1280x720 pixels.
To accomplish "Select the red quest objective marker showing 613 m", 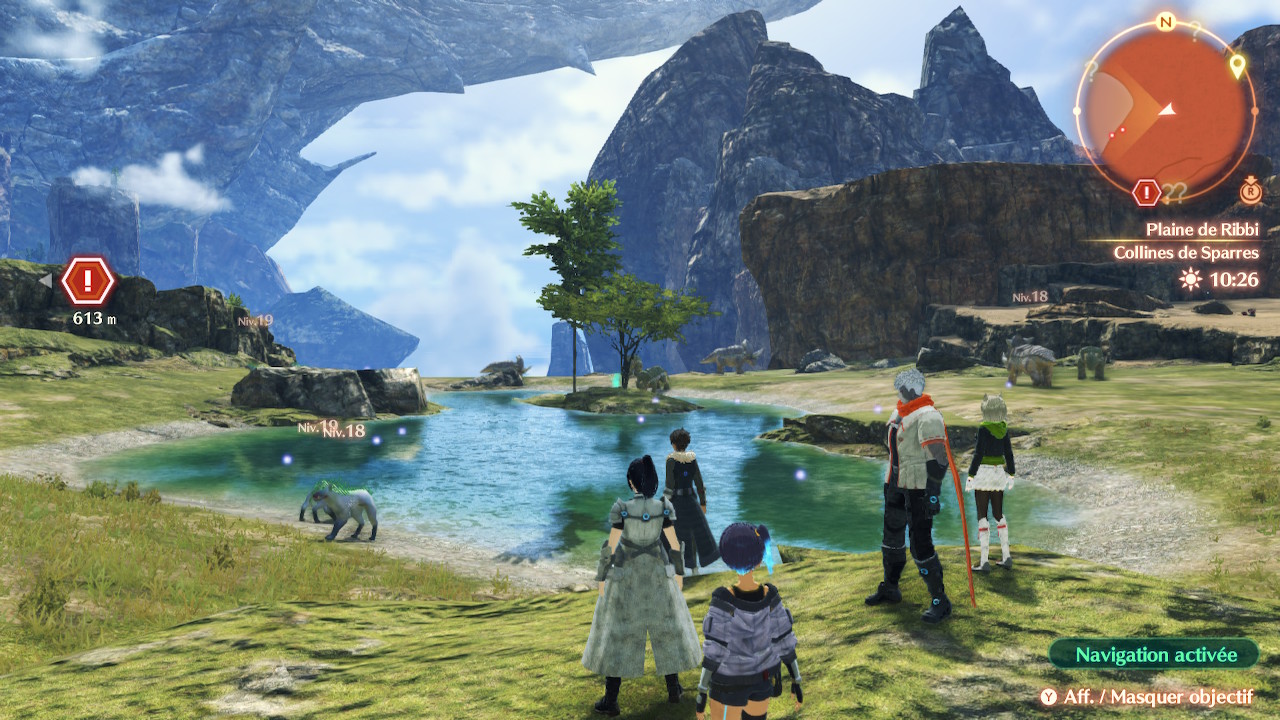I will coord(88,282).
